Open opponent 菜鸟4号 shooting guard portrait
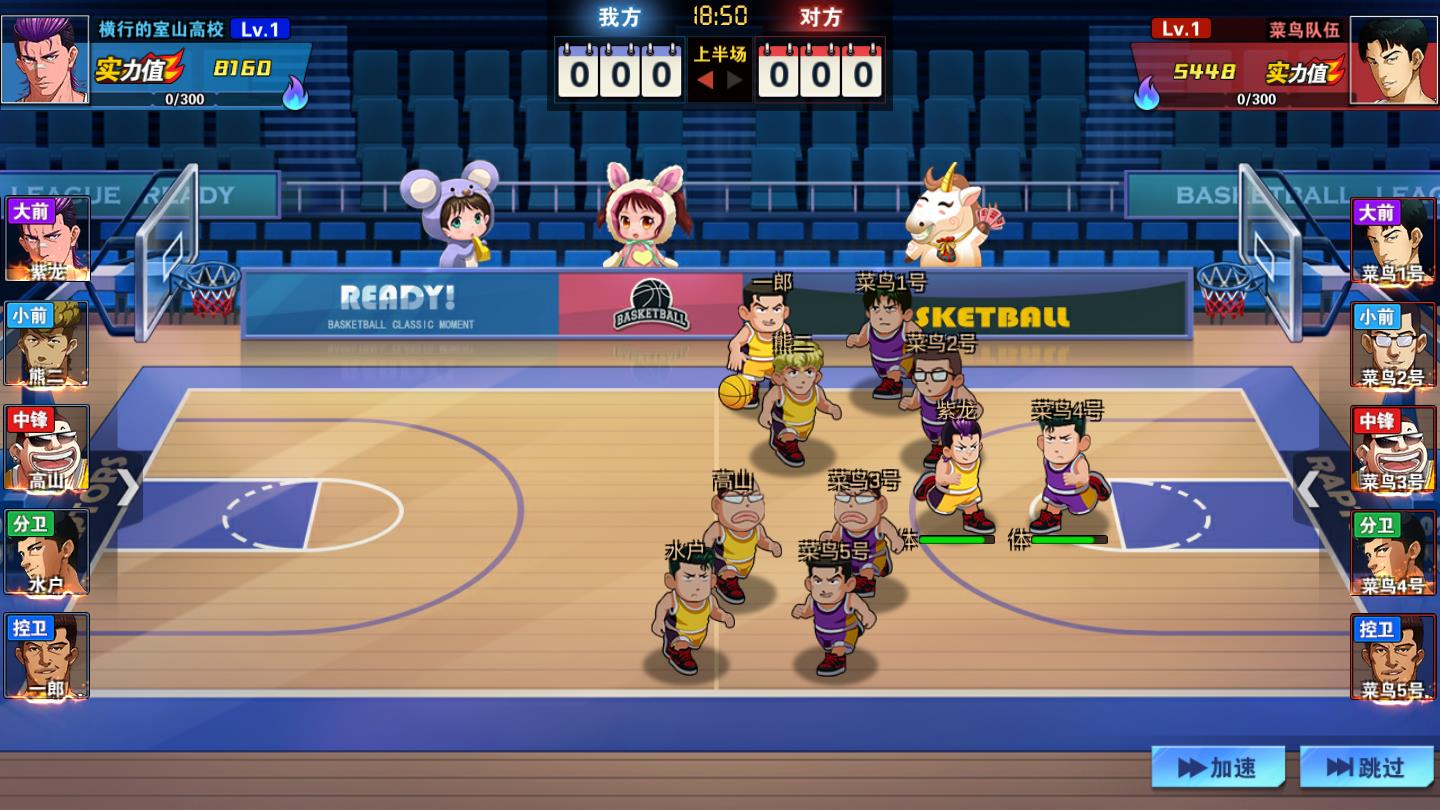Screen dimensions: 1440x810 coord(1393,552)
